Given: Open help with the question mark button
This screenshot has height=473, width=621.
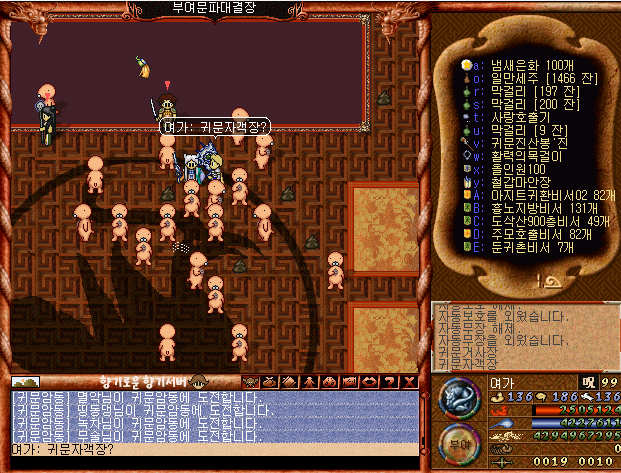Looking at the screenshot, I should coord(391,381).
